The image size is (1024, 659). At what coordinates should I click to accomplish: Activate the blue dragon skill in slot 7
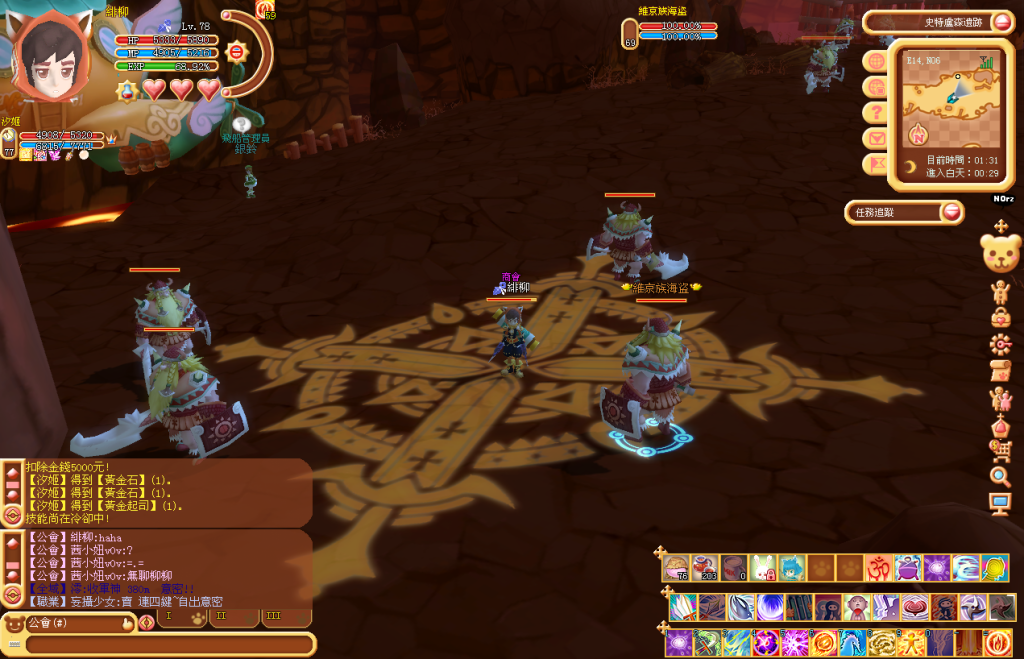tap(852, 641)
